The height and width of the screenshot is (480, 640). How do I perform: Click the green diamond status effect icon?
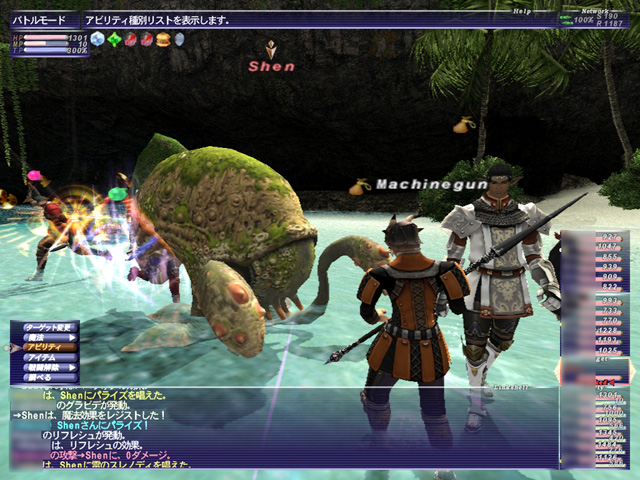coord(114,39)
